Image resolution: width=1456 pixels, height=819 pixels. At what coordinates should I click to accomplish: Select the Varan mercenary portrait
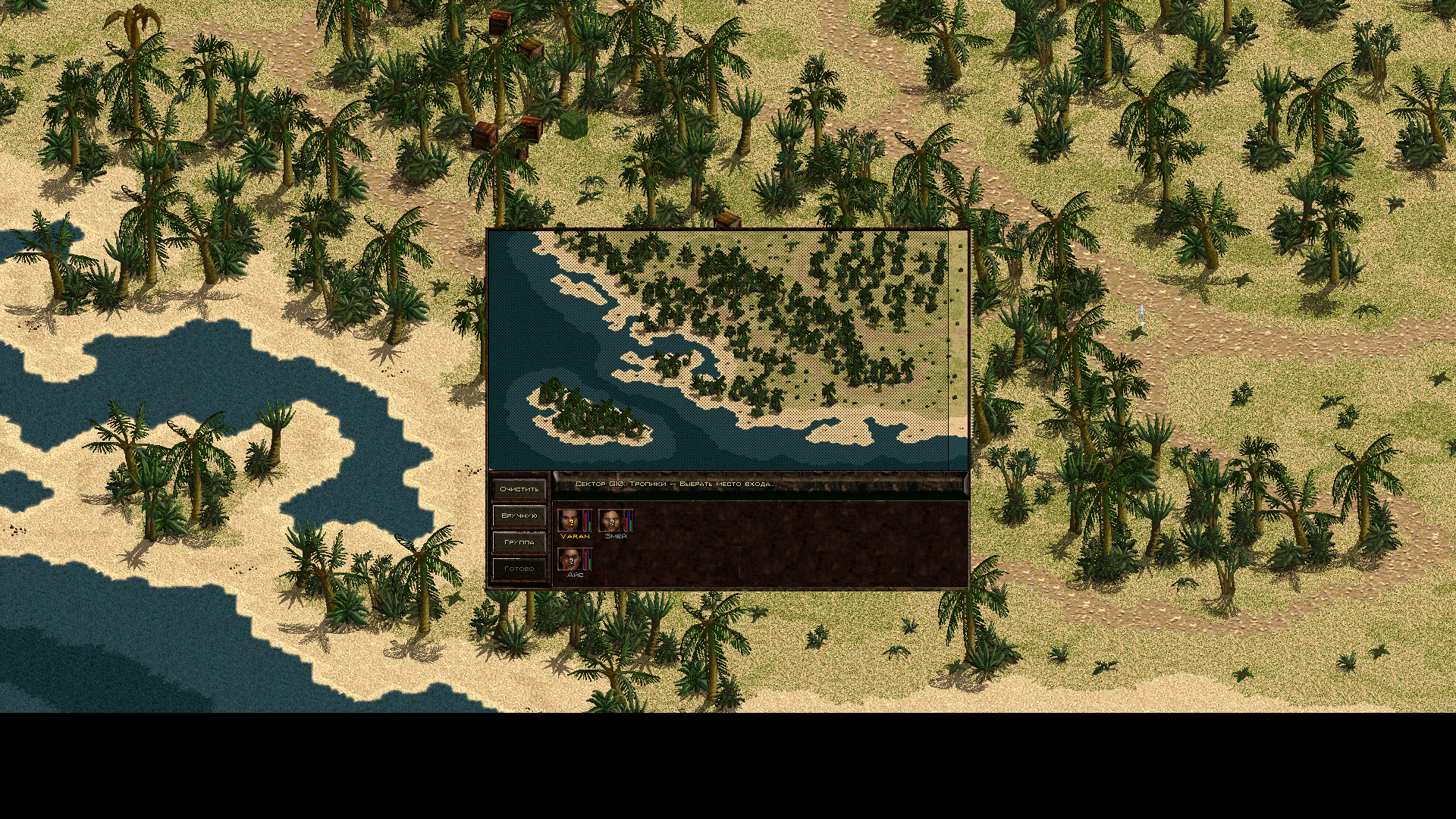click(570, 520)
